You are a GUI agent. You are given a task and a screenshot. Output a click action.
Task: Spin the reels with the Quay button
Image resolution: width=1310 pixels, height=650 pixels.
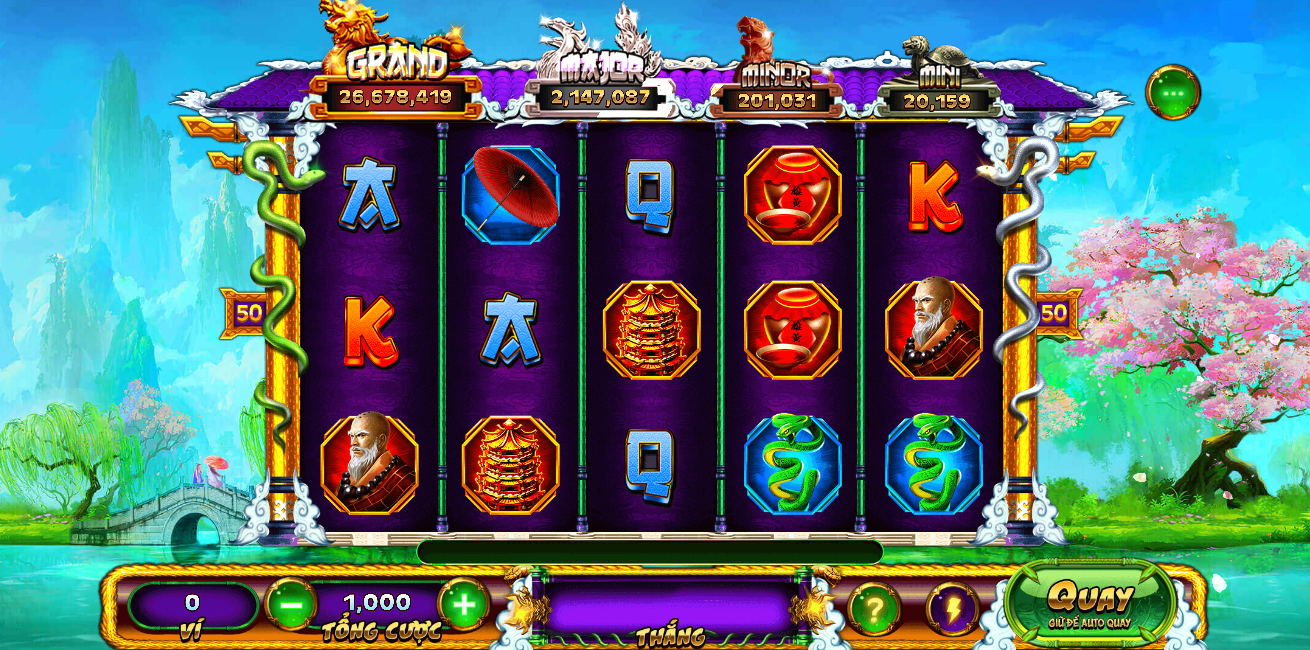[x=1090, y=602]
